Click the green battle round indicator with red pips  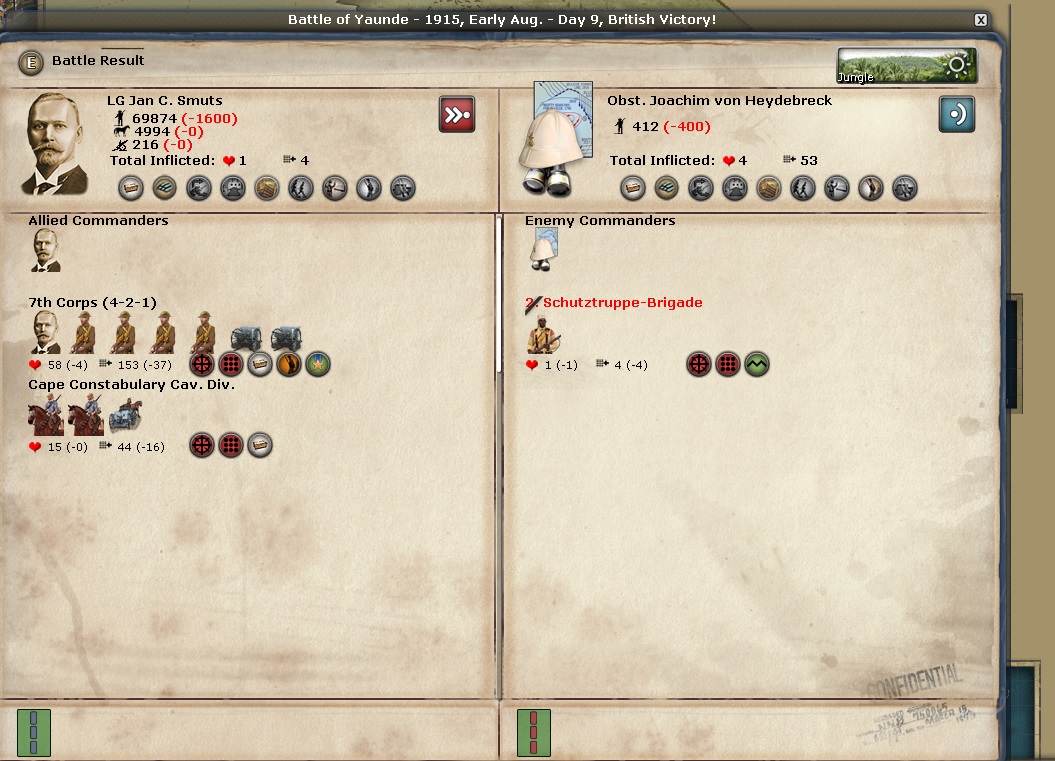[x=533, y=732]
